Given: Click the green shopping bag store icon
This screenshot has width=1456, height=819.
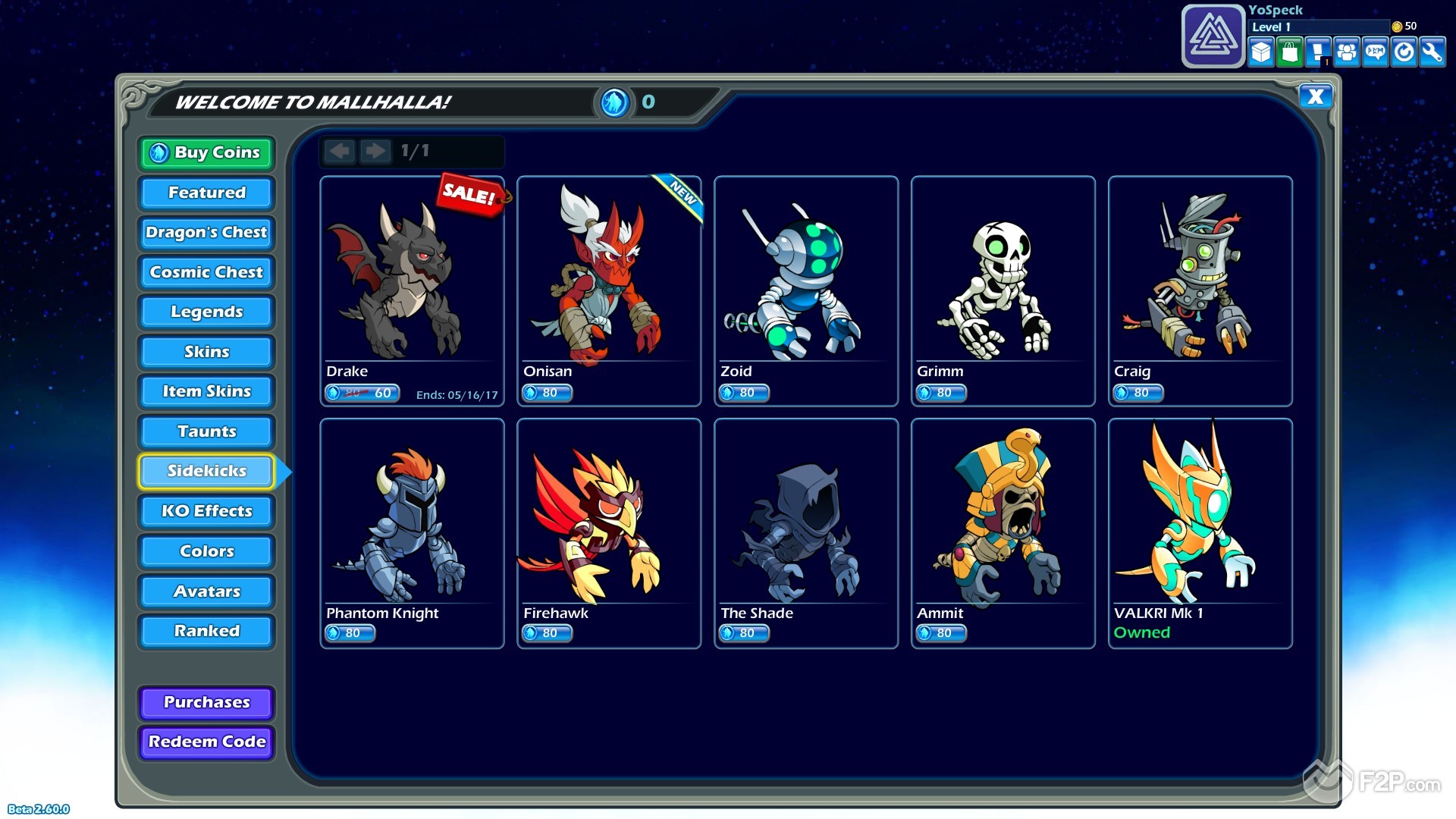Looking at the screenshot, I should pyautogui.click(x=1289, y=52).
